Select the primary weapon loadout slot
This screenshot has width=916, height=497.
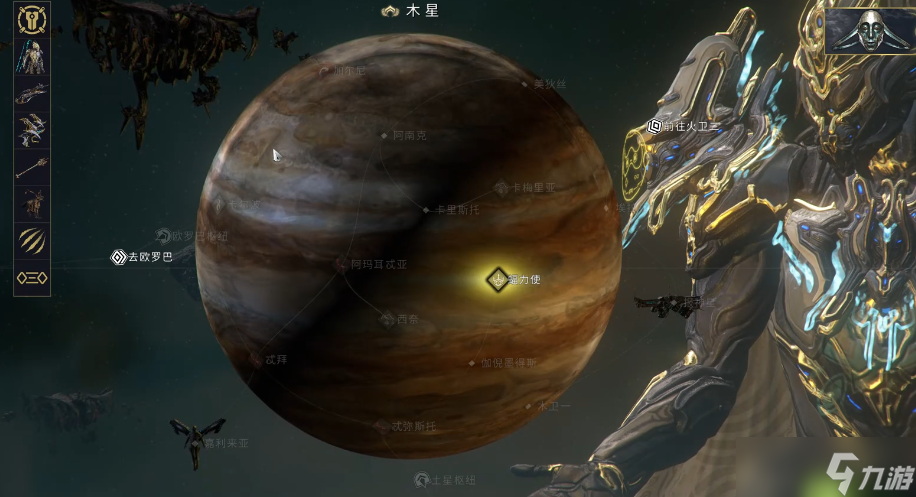(x=31, y=95)
